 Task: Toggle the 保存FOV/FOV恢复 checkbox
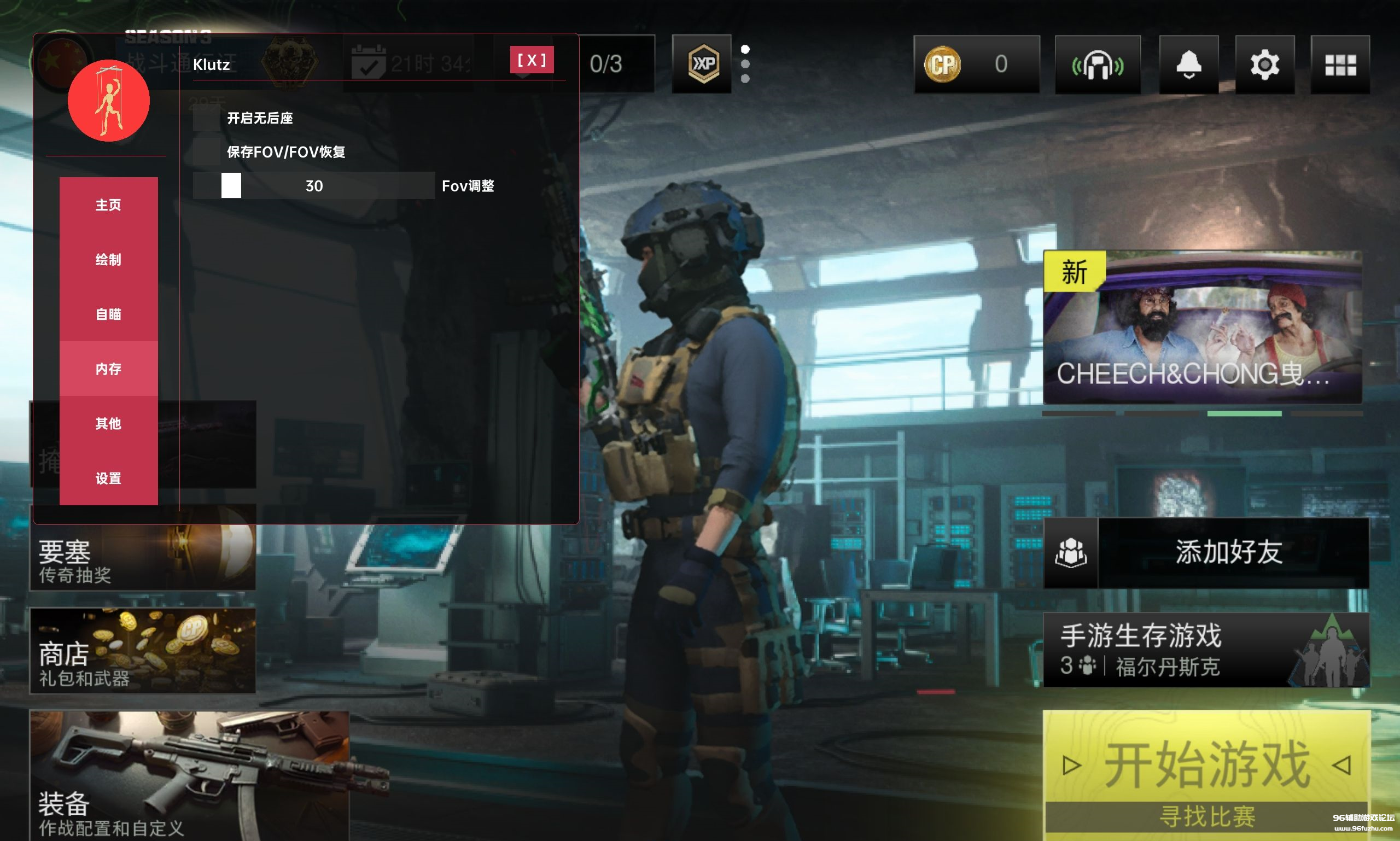click(x=206, y=152)
